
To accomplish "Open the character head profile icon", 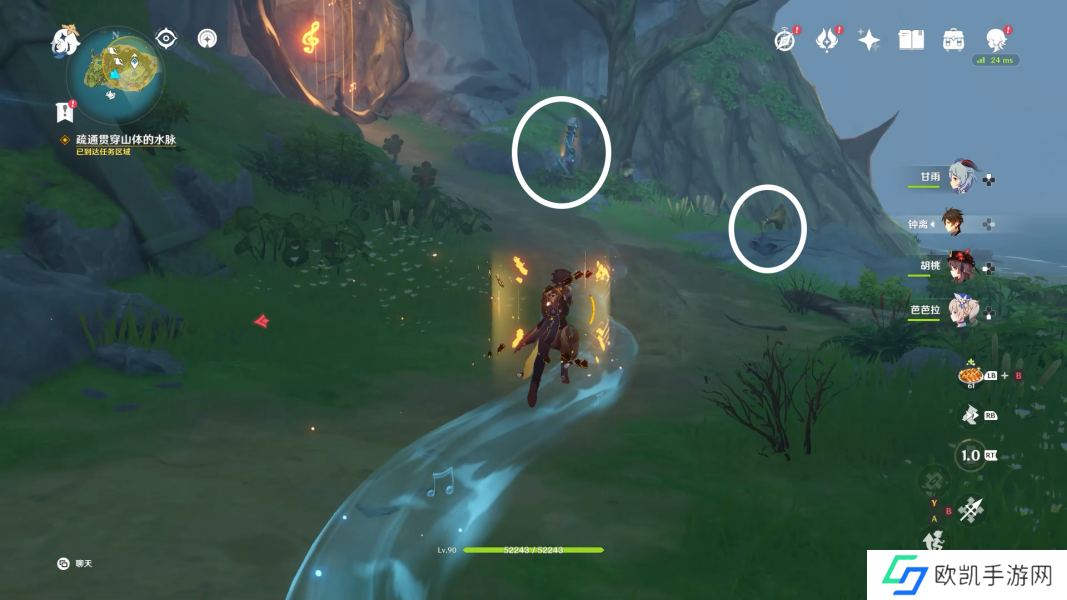I will (995, 40).
